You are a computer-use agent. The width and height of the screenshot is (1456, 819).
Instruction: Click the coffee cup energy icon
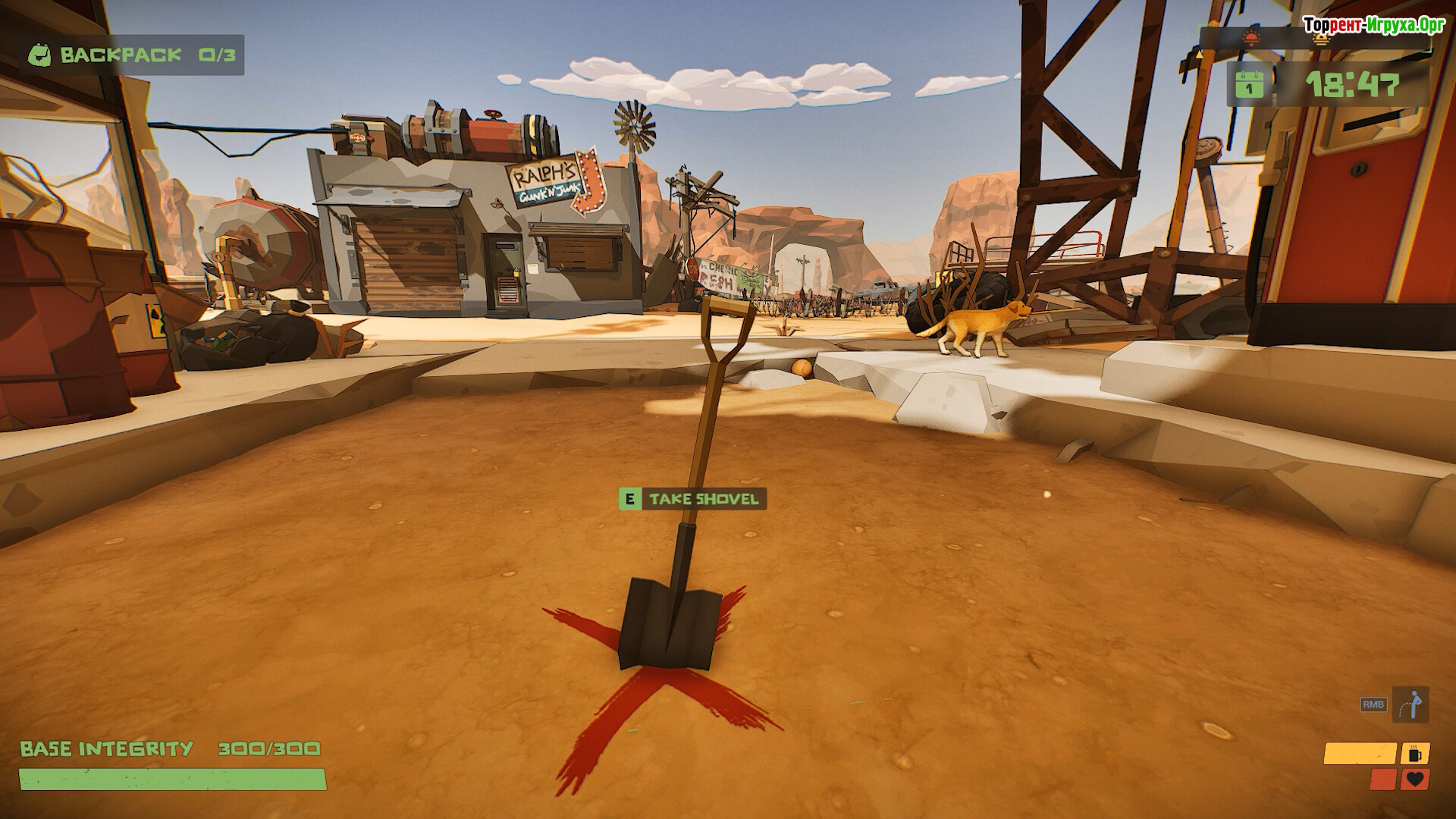(x=1415, y=754)
